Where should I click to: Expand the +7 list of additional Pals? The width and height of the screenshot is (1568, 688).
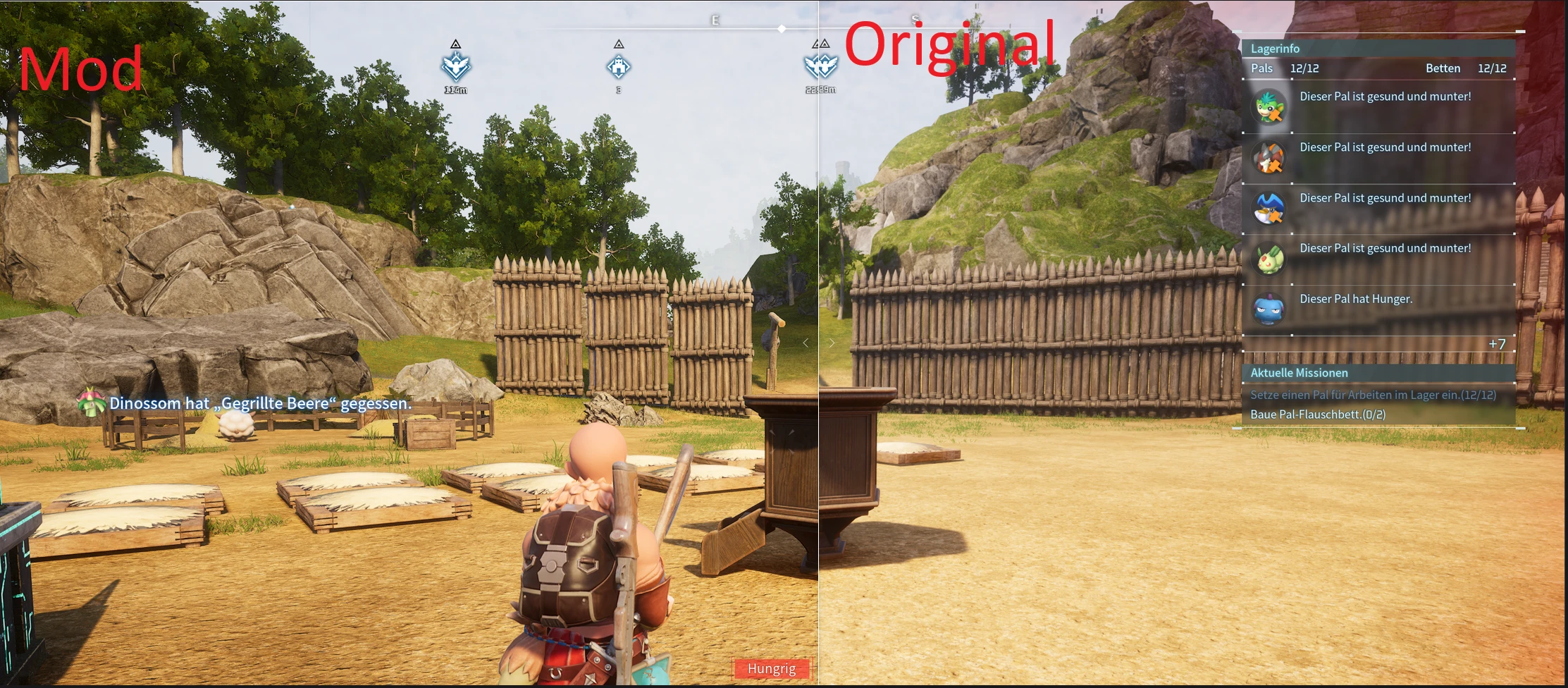coord(1496,343)
